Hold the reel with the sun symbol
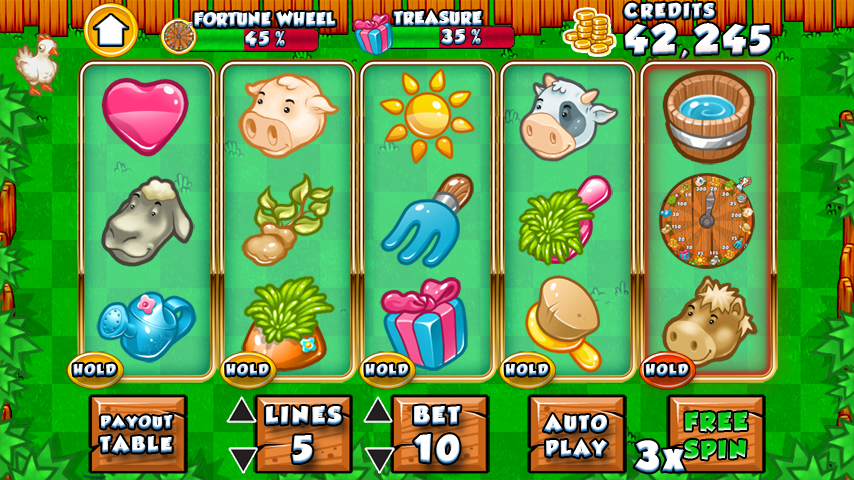Image resolution: width=854 pixels, height=480 pixels. pos(387,369)
